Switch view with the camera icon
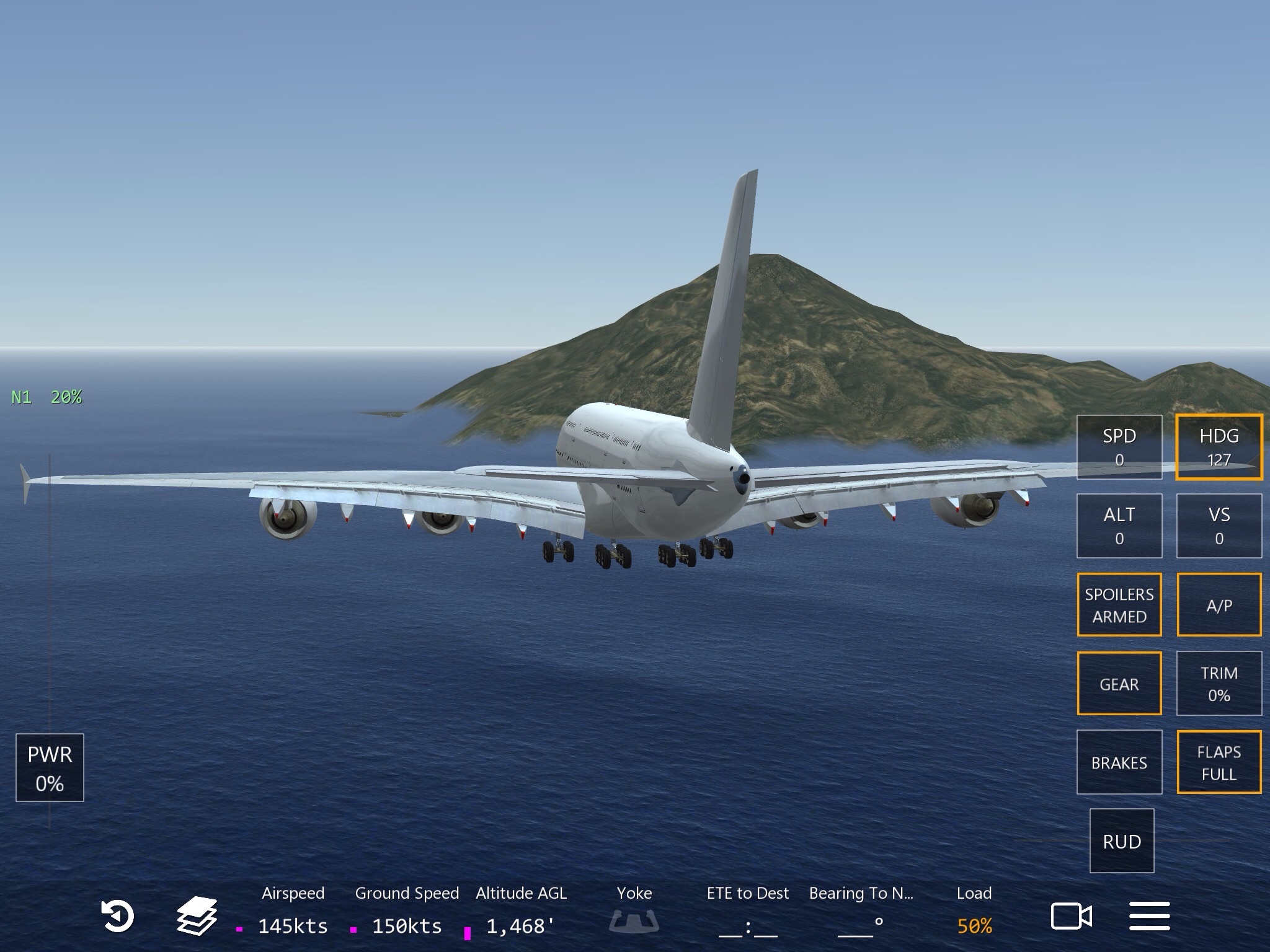Screen dimensions: 1270x952 (1071, 916)
